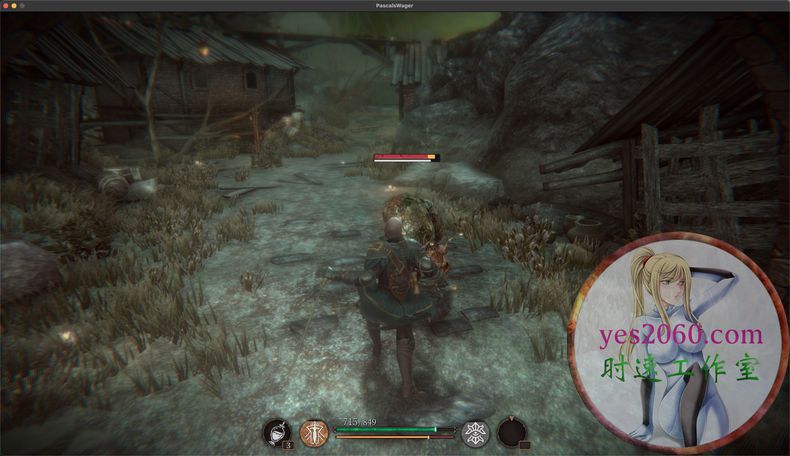Select the empty dark round item slot
The image size is (790, 456).
click(x=512, y=433)
